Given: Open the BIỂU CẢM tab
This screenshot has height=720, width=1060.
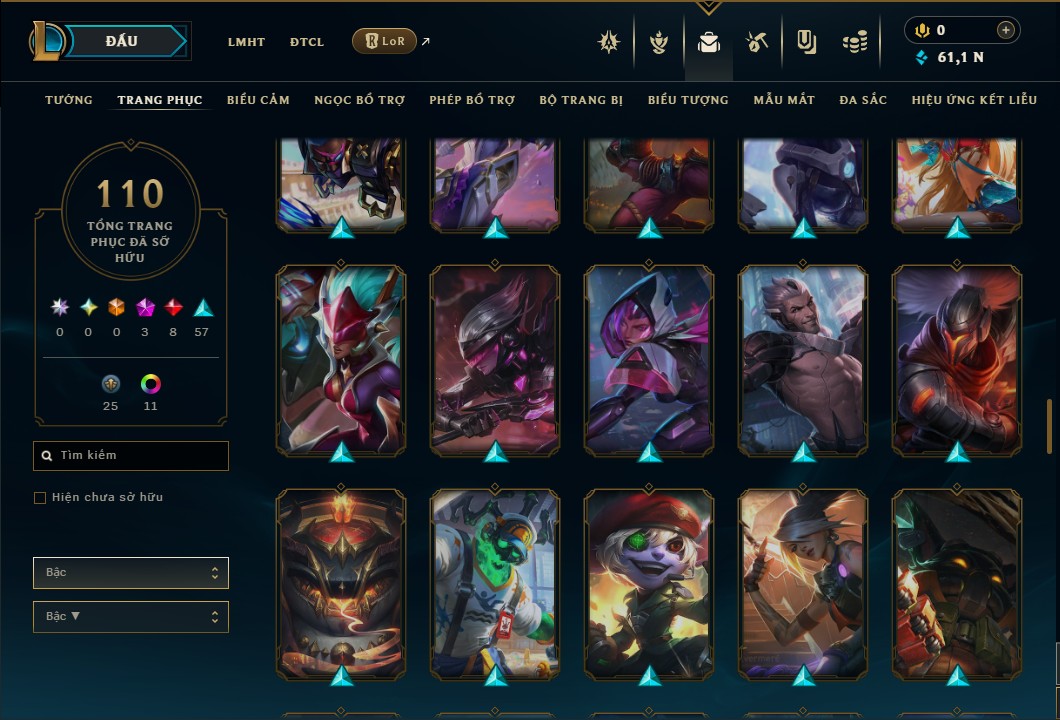Looking at the screenshot, I should [258, 100].
